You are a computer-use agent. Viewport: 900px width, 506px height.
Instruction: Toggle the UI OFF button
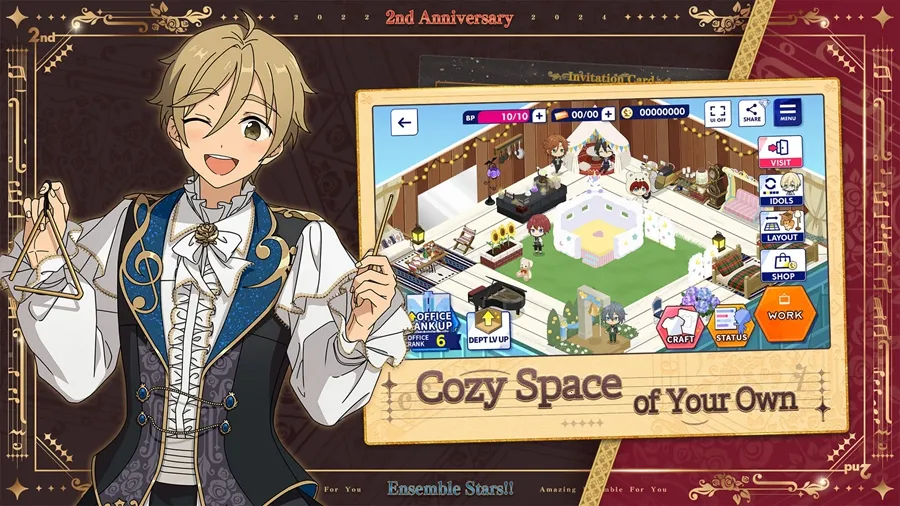point(718,113)
